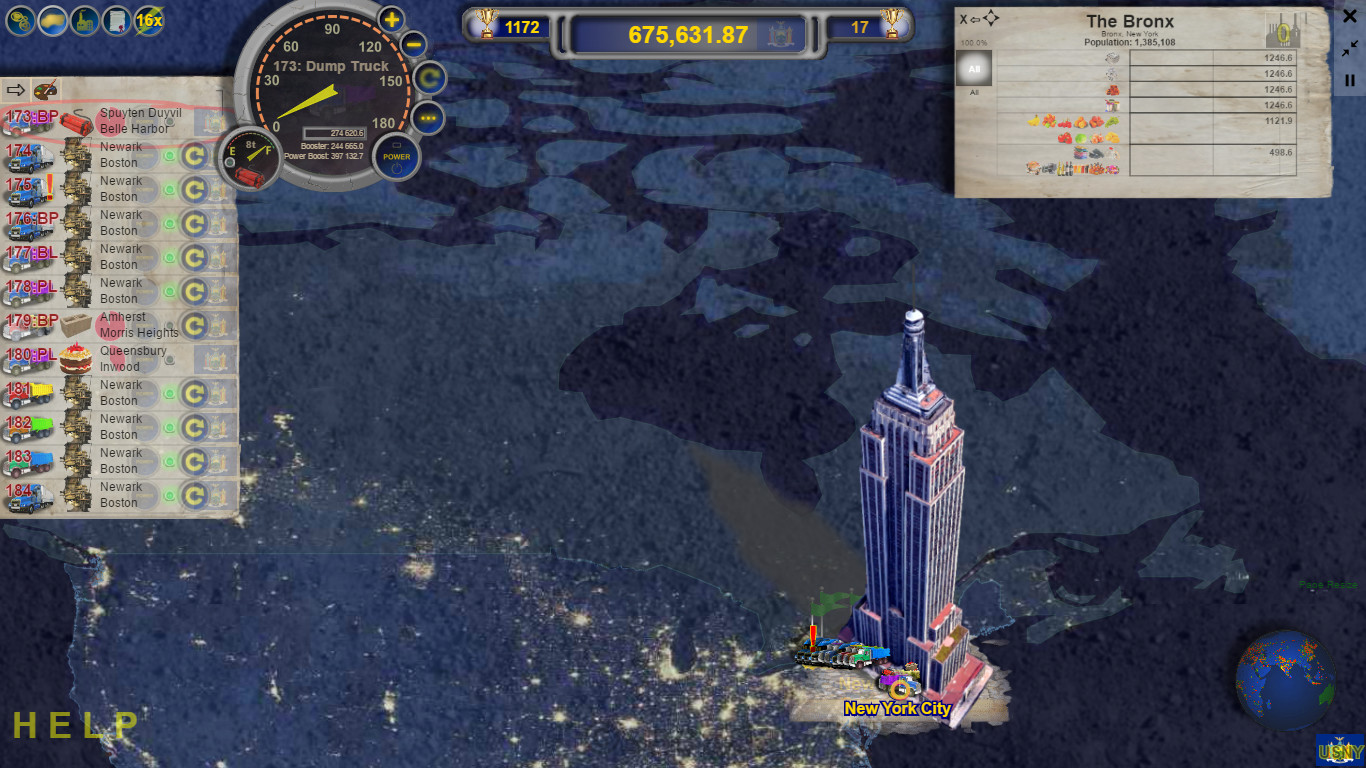Click the refresh icon beside truck 174
Screen dimensions: 1366x768
coord(196,154)
